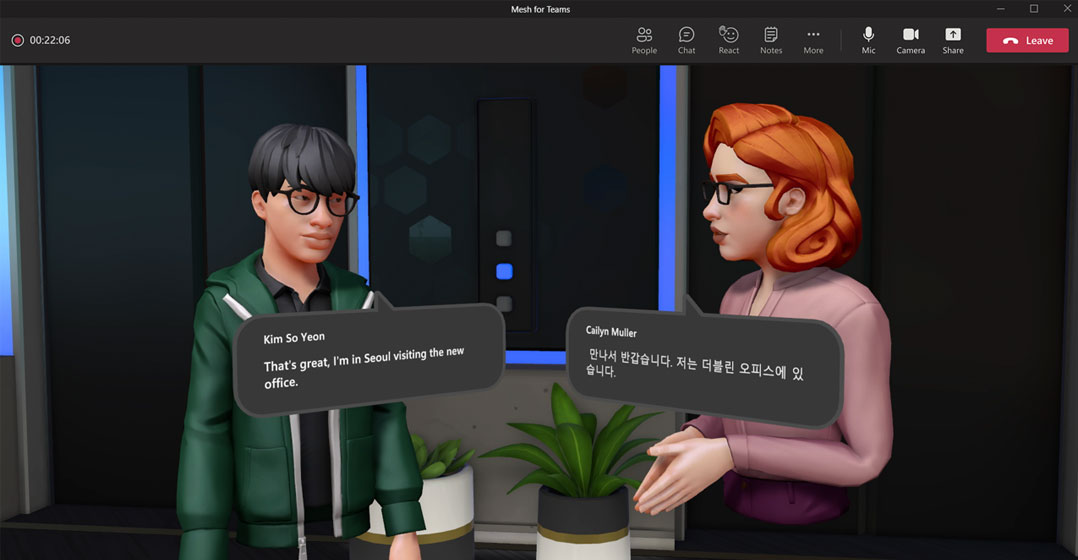Click the Share screen button
The image size is (1078, 560).
tap(953, 40)
